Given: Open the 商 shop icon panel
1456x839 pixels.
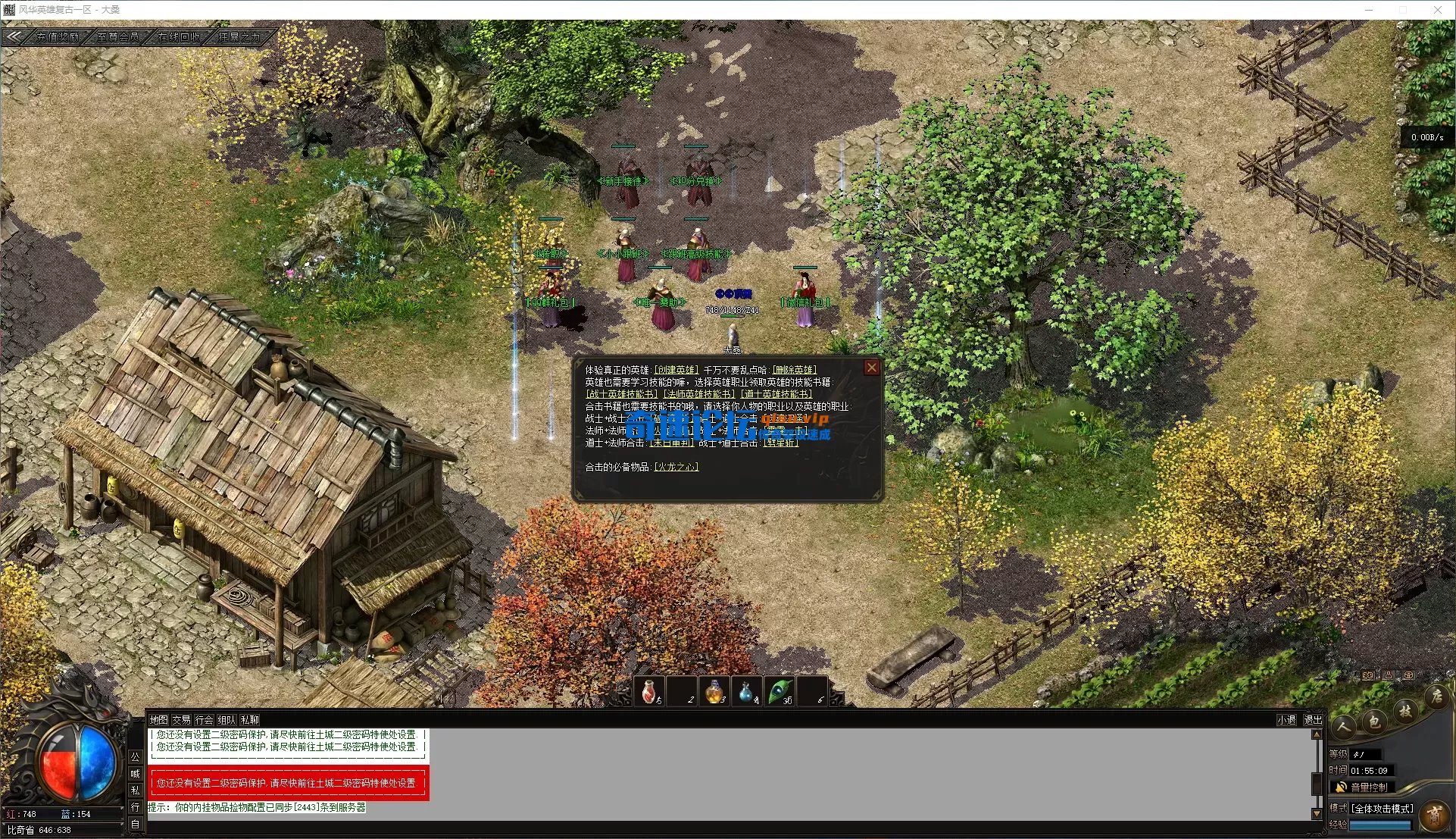Looking at the screenshot, I should [x=1436, y=816].
